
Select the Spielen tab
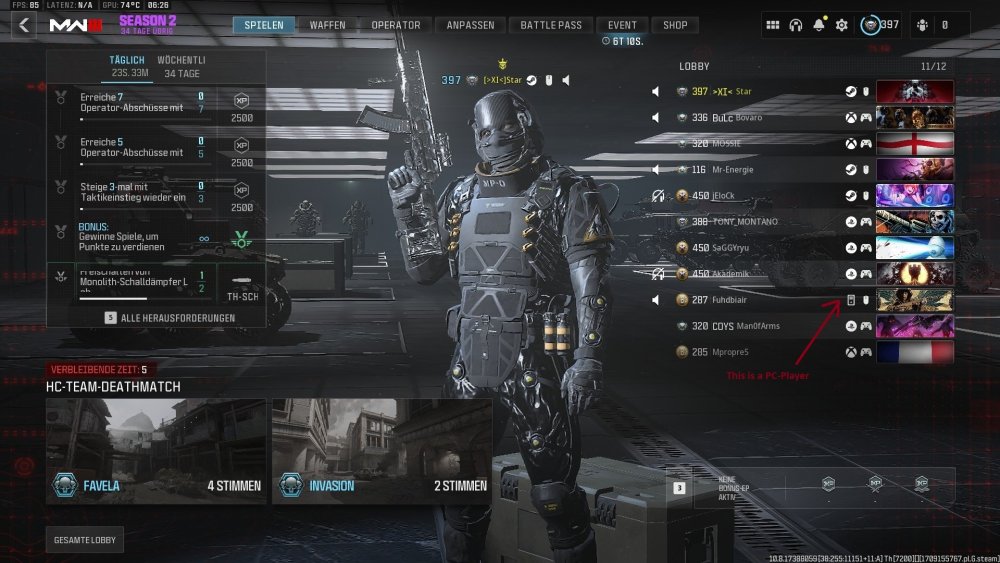[264, 25]
